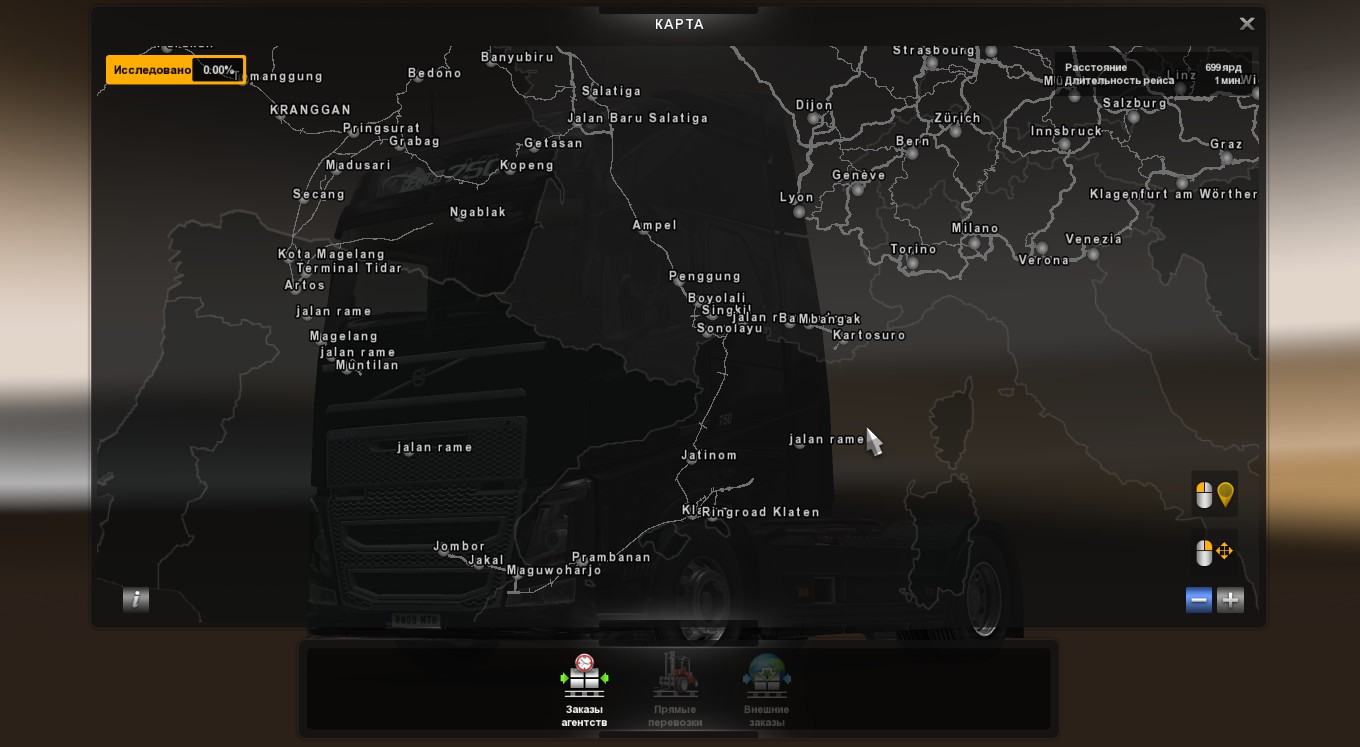1360x747 pixels.
Task: Zoom out with the blue minus icon
Action: coord(1198,600)
